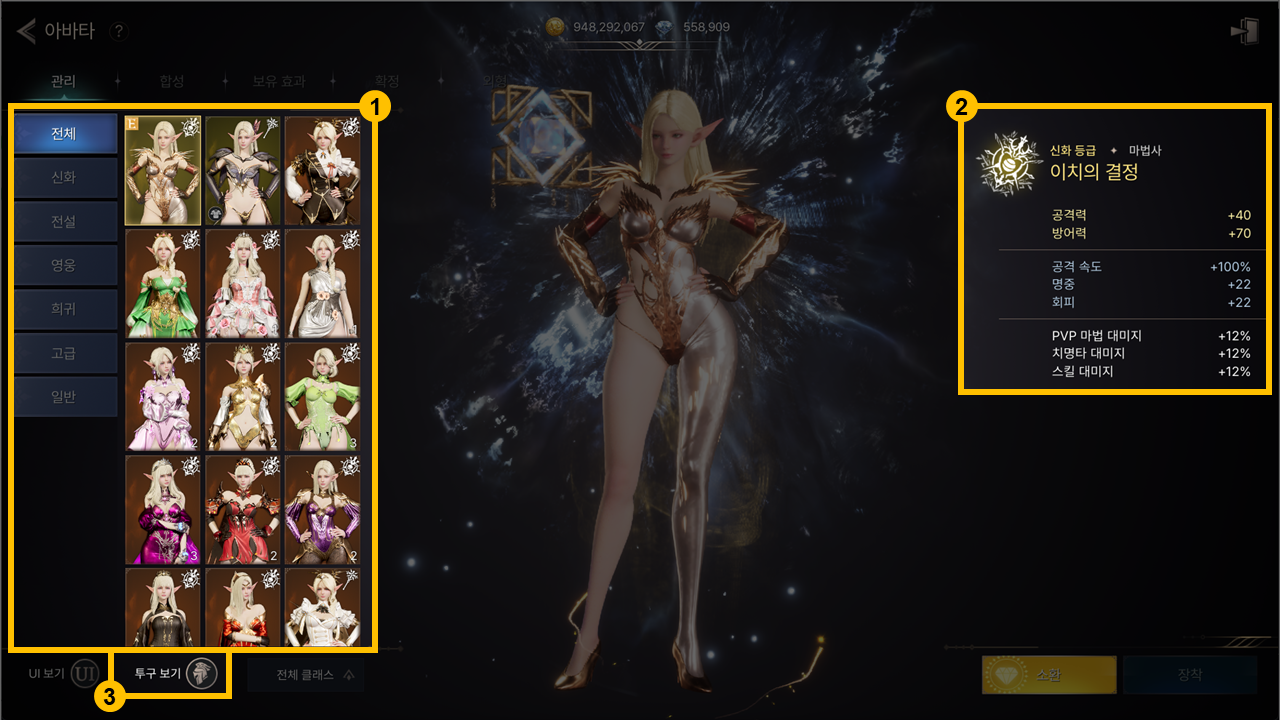The height and width of the screenshot is (720, 1280).
Task: Open the 전체 클래스 dropdown
Action: click(306, 675)
